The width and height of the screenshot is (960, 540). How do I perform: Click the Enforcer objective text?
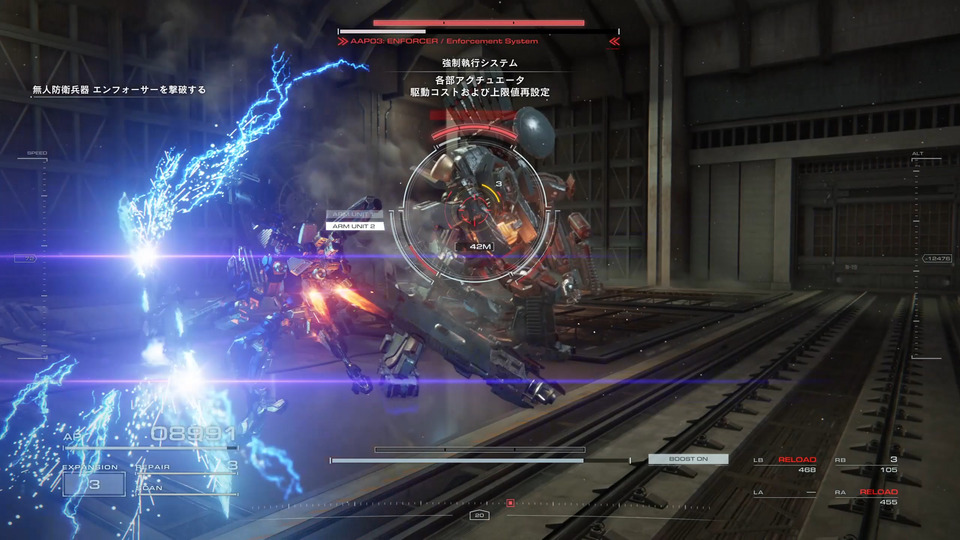(x=119, y=89)
